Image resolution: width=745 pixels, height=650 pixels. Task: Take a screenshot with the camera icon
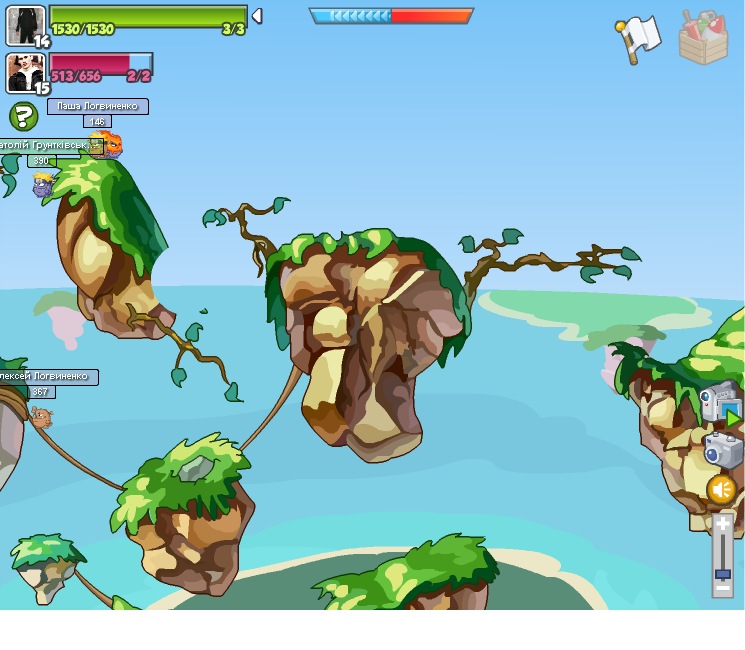722,450
